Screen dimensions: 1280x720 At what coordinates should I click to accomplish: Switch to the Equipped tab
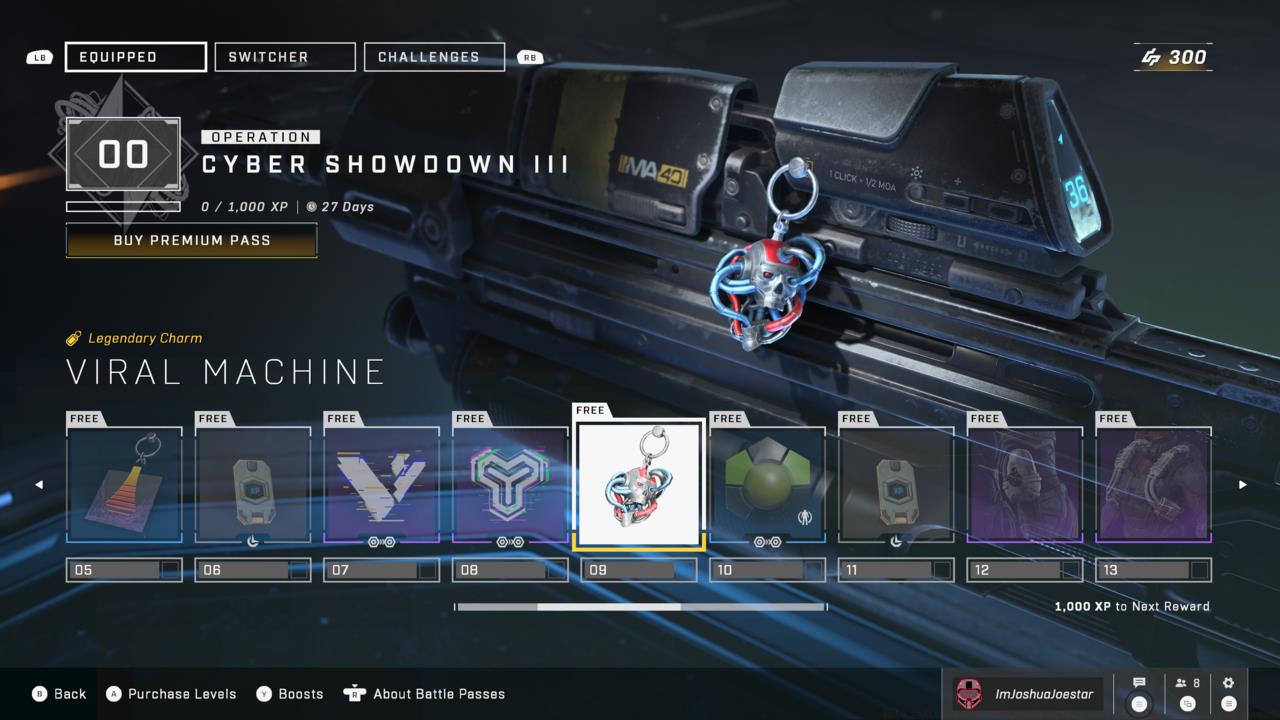[x=135, y=57]
